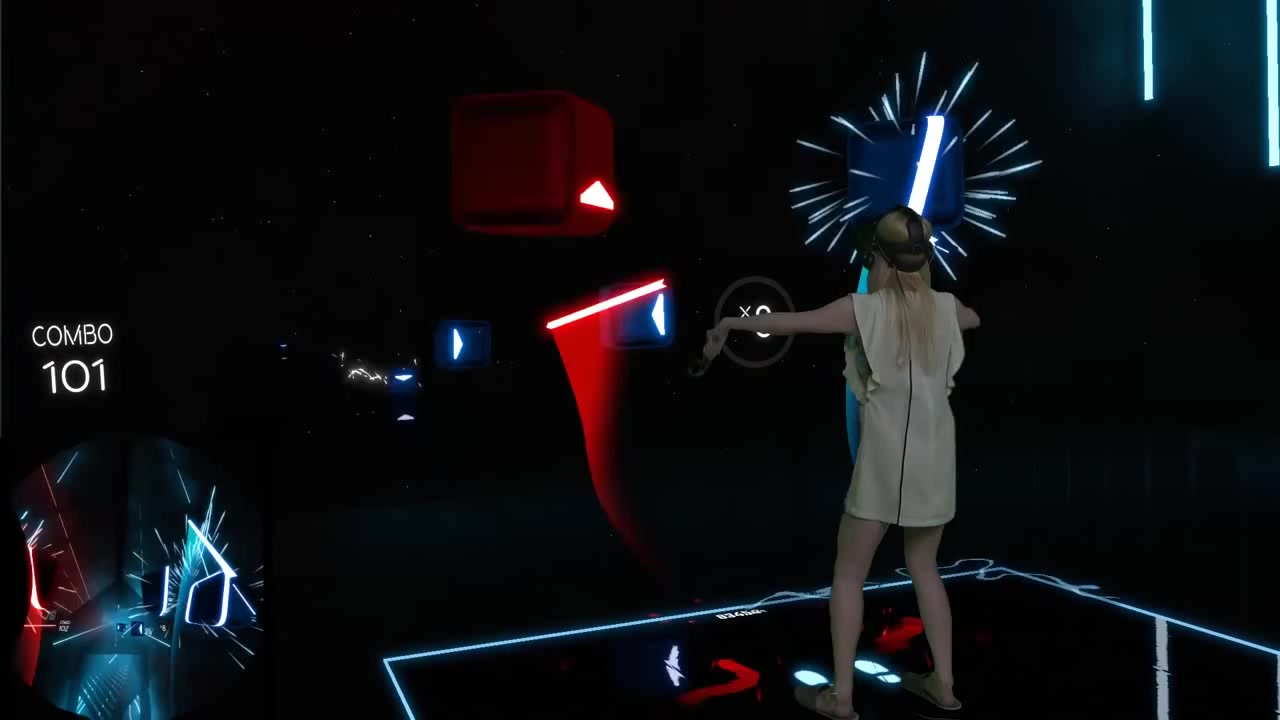
Task: Select the red block with white arrow
Action: tap(530, 160)
